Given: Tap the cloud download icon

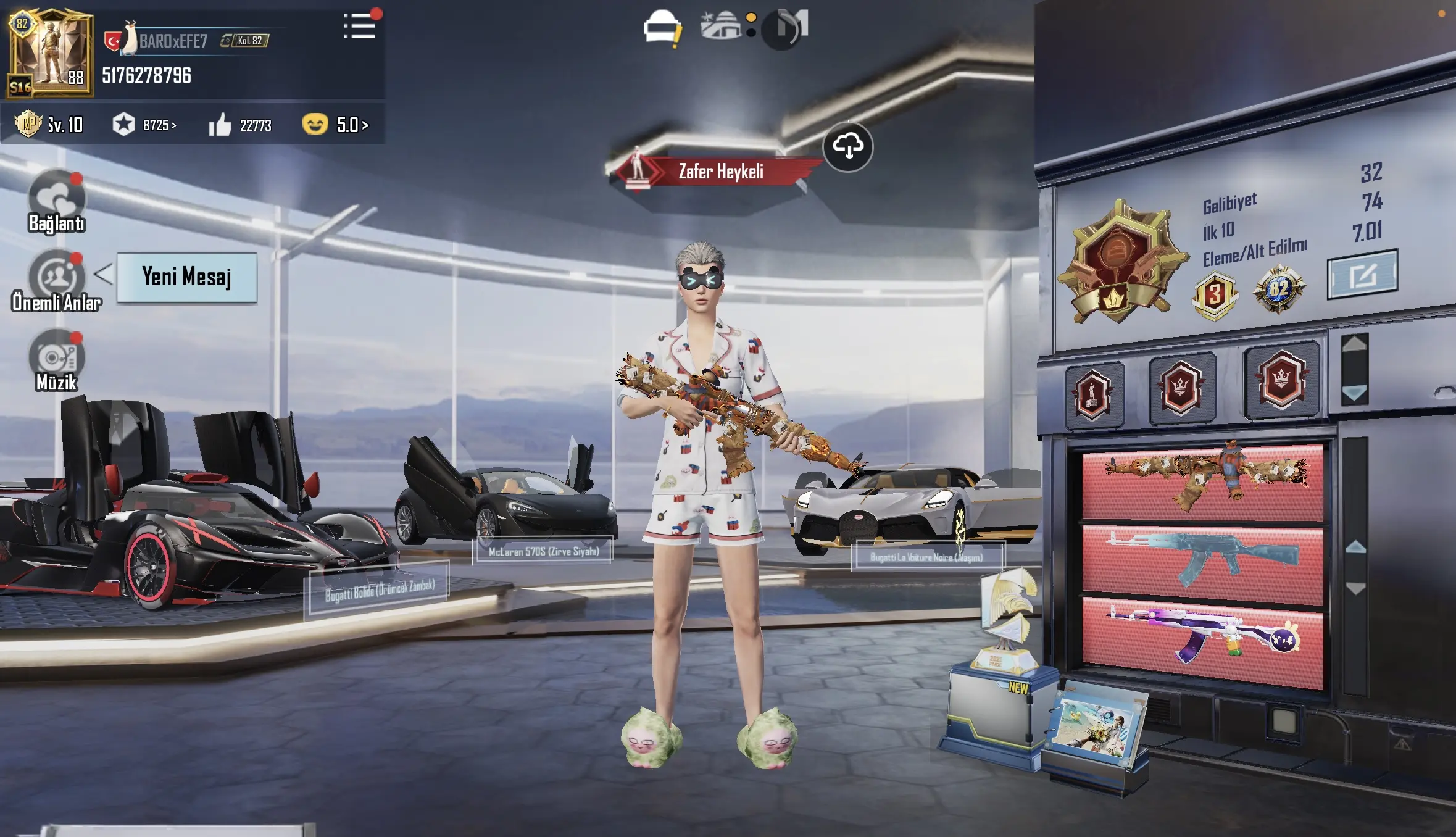Looking at the screenshot, I should pyautogui.click(x=847, y=147).
